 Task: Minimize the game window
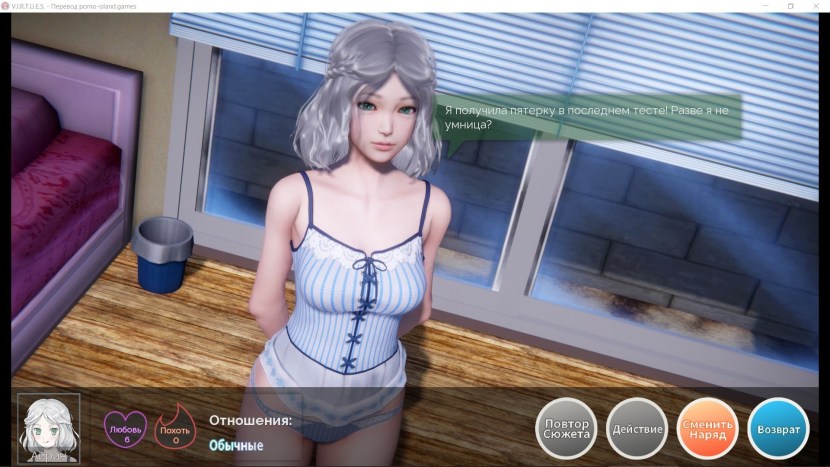764,6
